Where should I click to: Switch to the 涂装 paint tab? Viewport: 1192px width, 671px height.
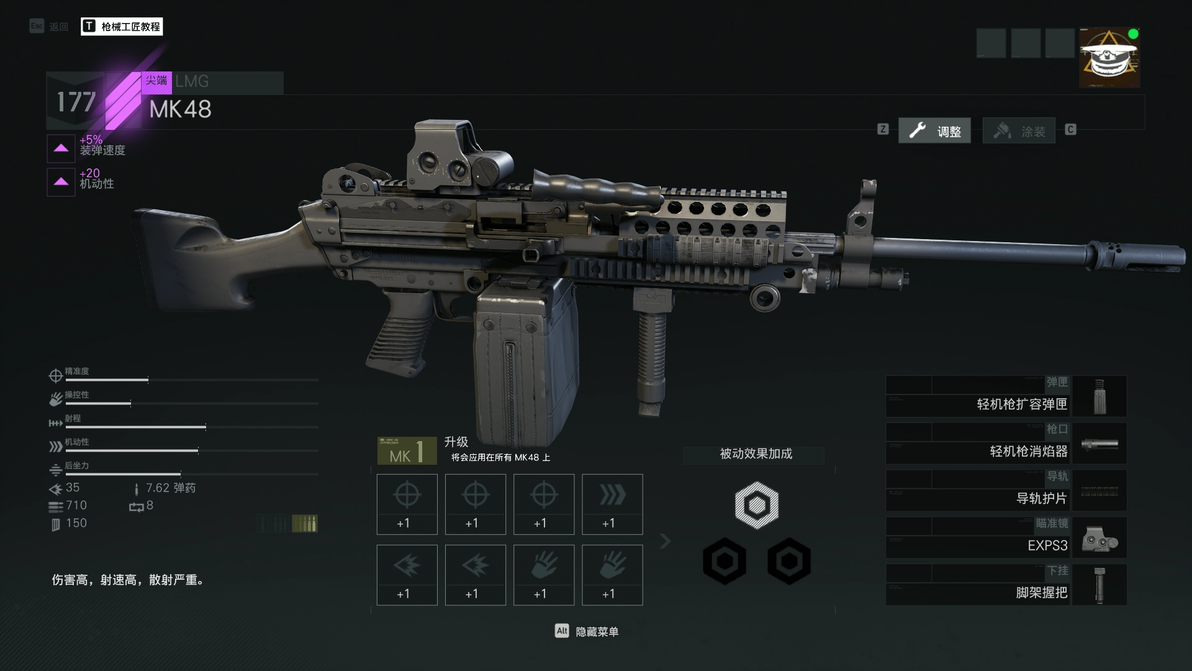[x=1020, y=131]
